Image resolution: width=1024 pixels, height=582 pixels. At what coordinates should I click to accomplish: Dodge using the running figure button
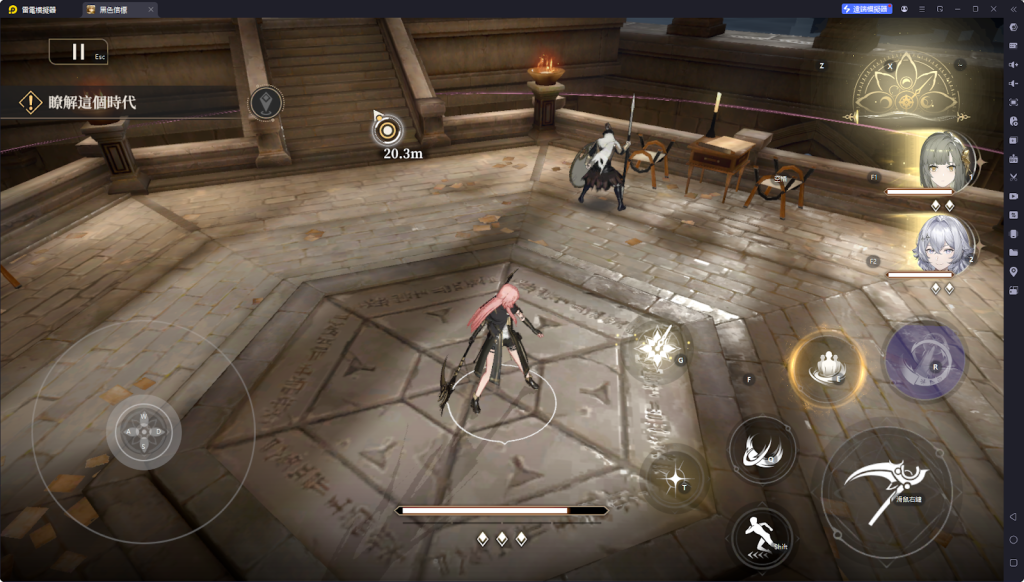(x=762, y=537)
